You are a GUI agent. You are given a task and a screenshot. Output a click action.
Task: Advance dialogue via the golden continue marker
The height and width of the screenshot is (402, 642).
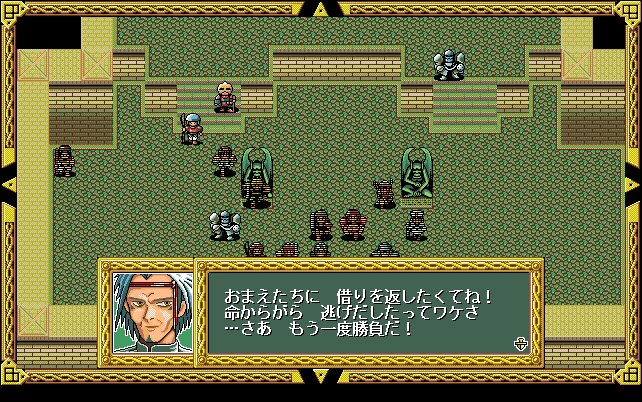click(x=520, y=343)
